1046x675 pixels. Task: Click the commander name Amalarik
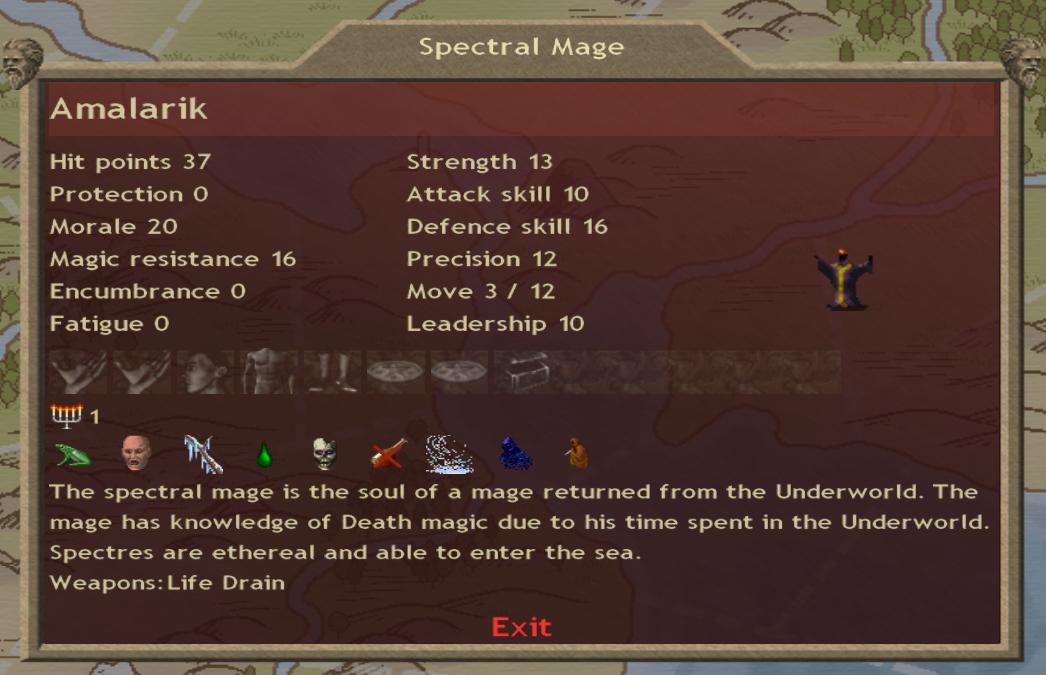pos(129,109)
